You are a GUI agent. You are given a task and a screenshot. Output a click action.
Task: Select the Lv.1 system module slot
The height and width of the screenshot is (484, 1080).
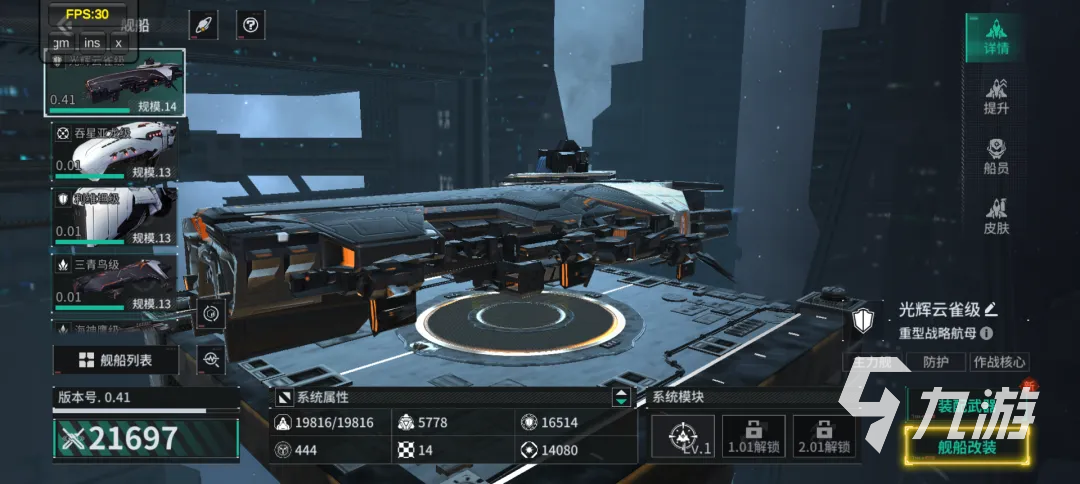pyautogui.click(x=683, y=437)
